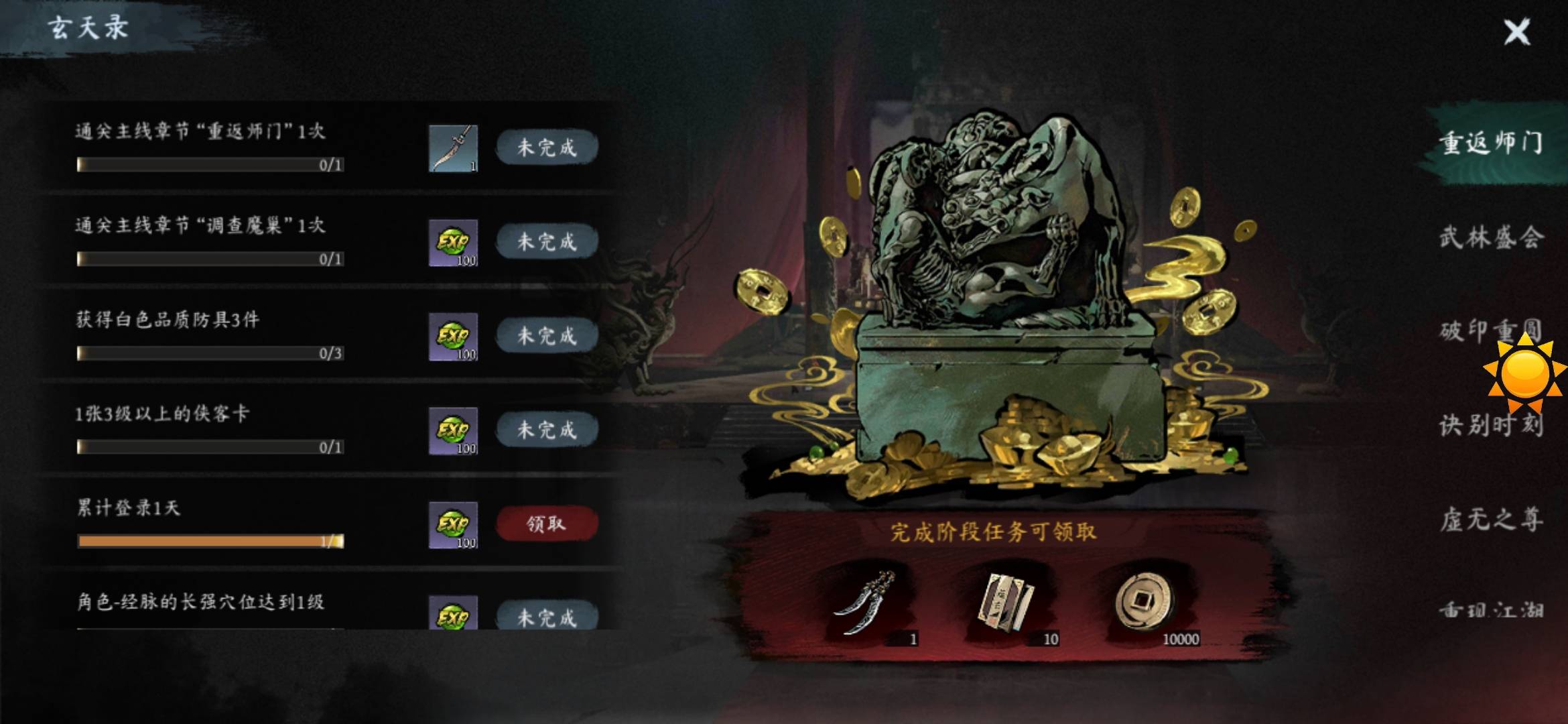Select the sword reward icon for 重返师门 task
Image resolution: width=1568 pixels, height=724 pixels.
click(453, 148)
